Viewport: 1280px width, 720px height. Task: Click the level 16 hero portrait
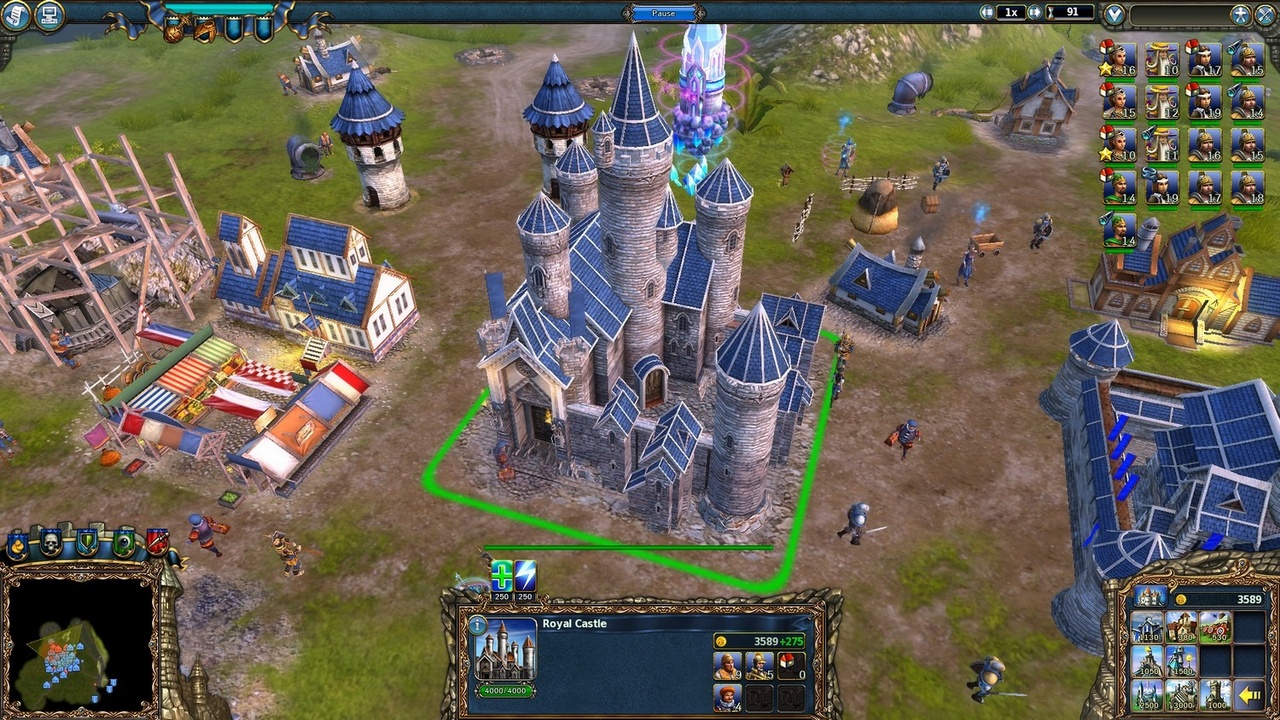[x=1121, y=60]
